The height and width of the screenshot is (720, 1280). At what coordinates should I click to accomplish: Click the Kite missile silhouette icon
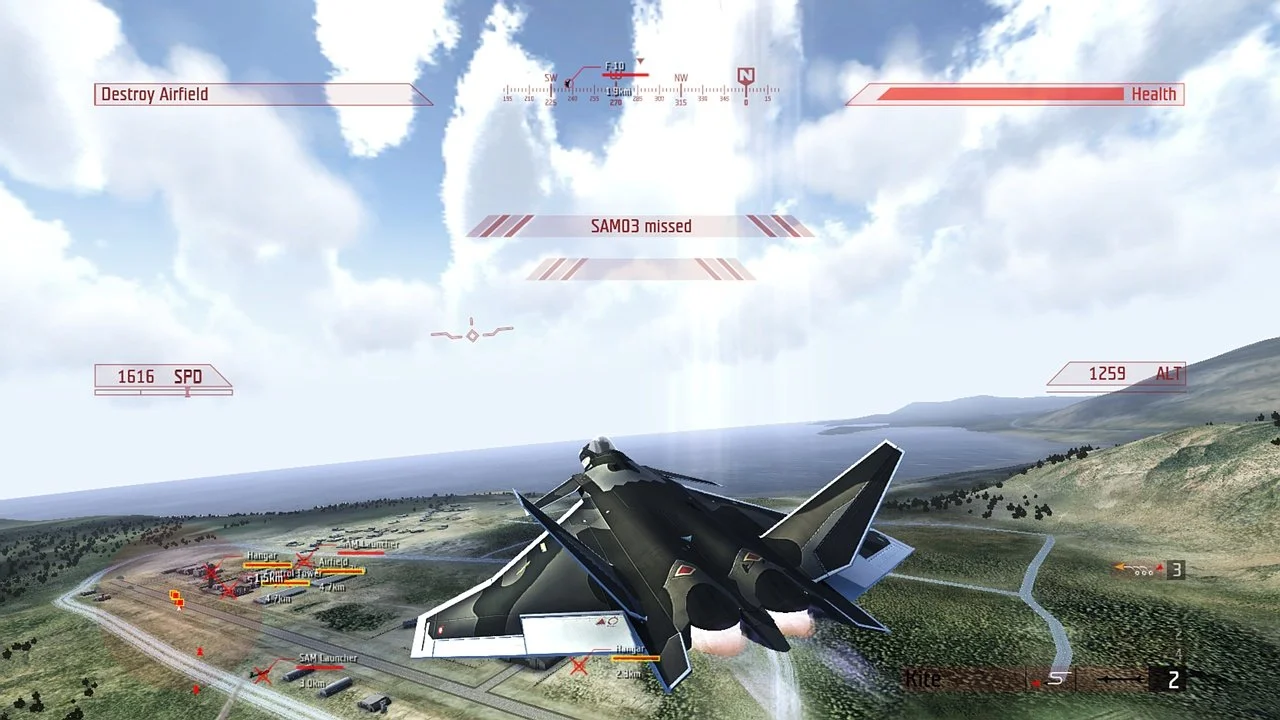(1058, 677)
